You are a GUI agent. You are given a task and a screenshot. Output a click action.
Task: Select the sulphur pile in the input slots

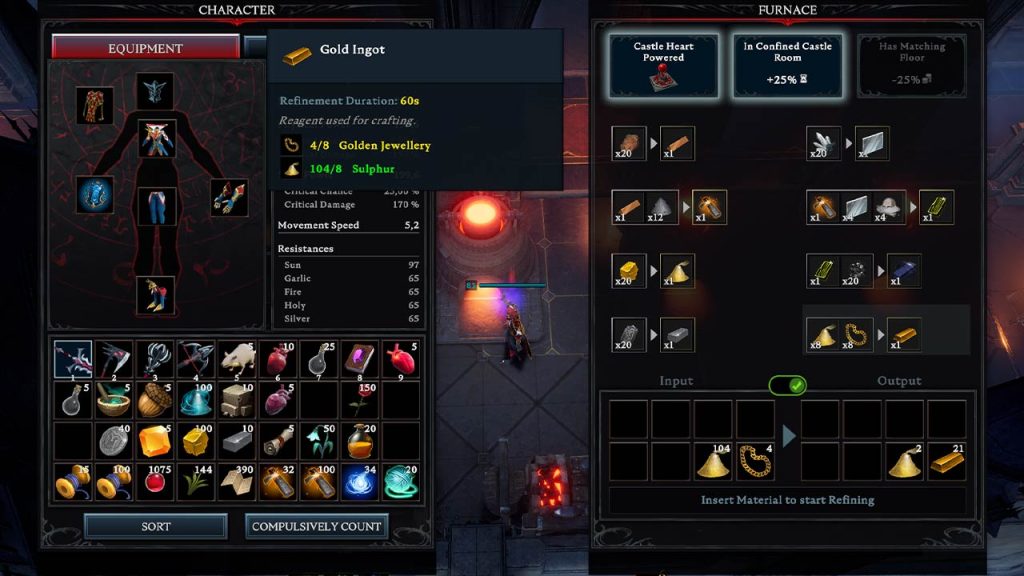tap(713, 461)
